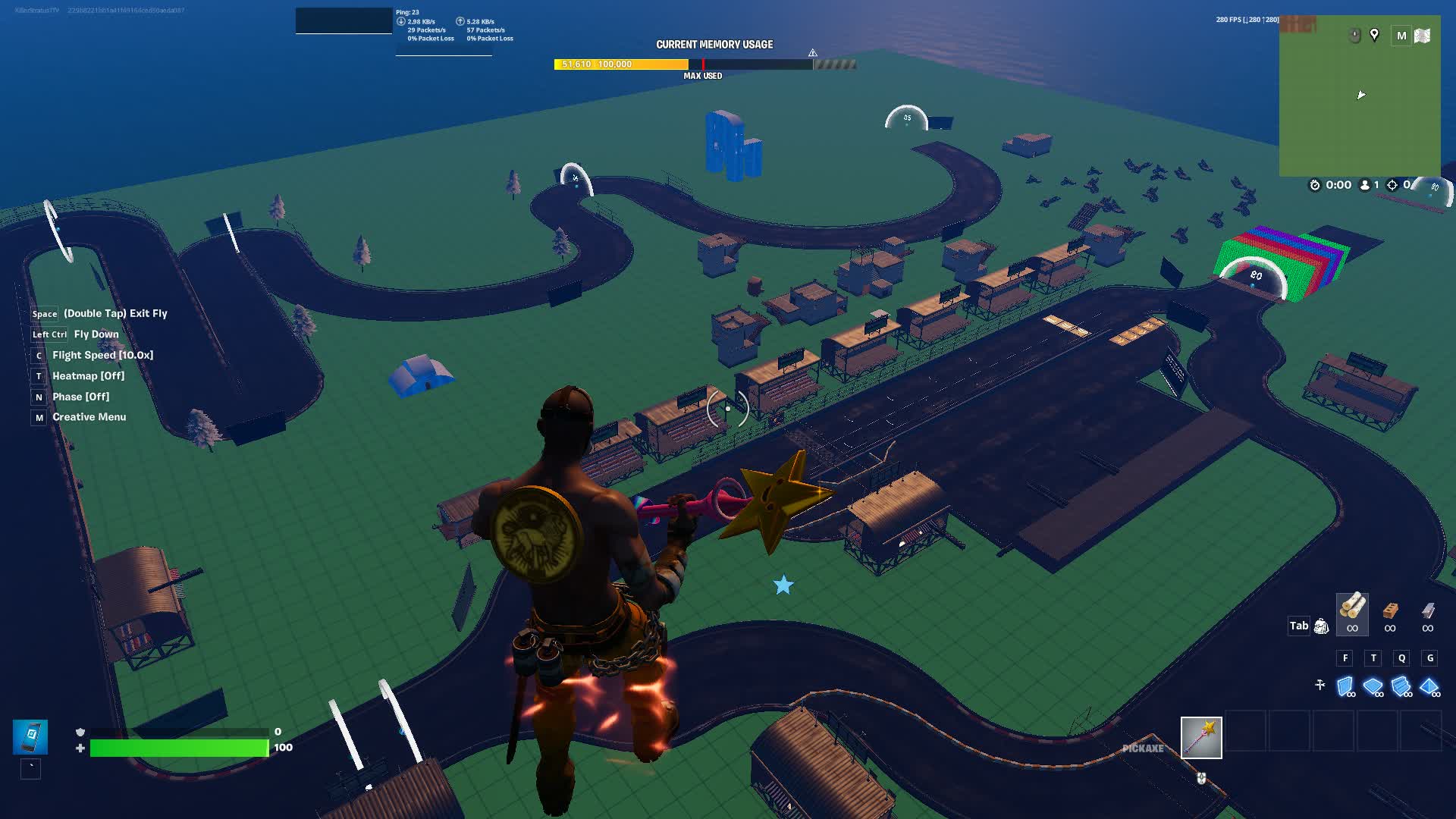Image resolution: width=1456 pixels, height=819 pixels.
Task: Pick the stairs building piece
Action: point(1401,686)
